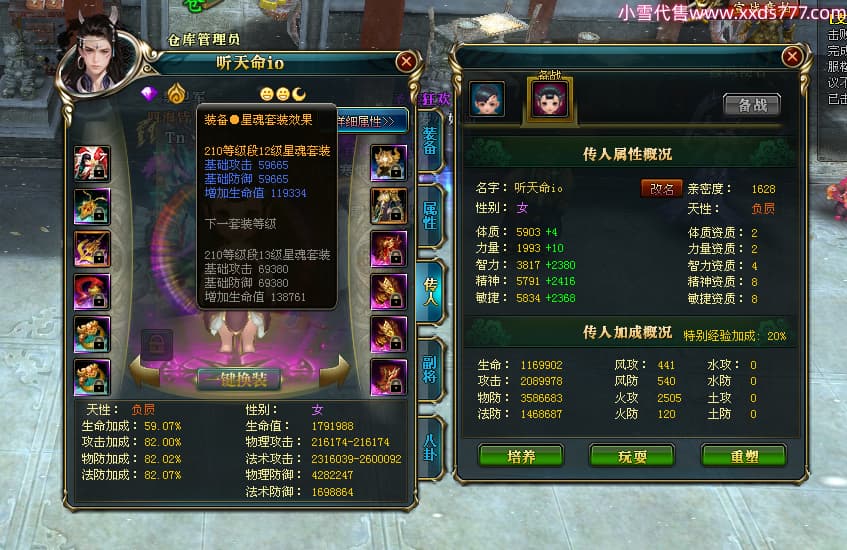The width and height of the screenshot is (847, 550).
Task: Select the highlighted 备战 heir portrait
Action: click(550, 99)
